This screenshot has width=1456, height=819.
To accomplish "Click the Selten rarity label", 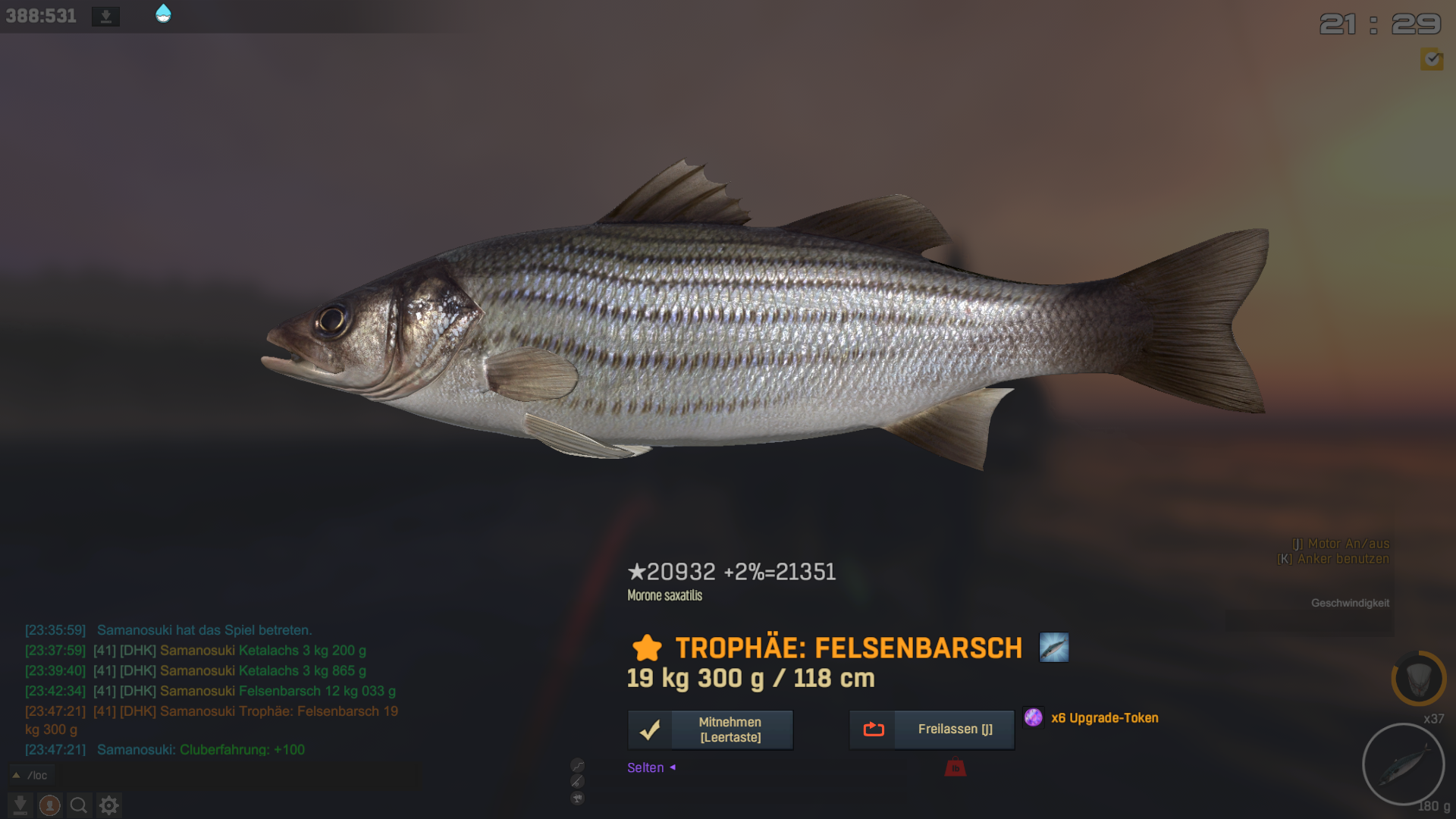I will coord(645,768).
